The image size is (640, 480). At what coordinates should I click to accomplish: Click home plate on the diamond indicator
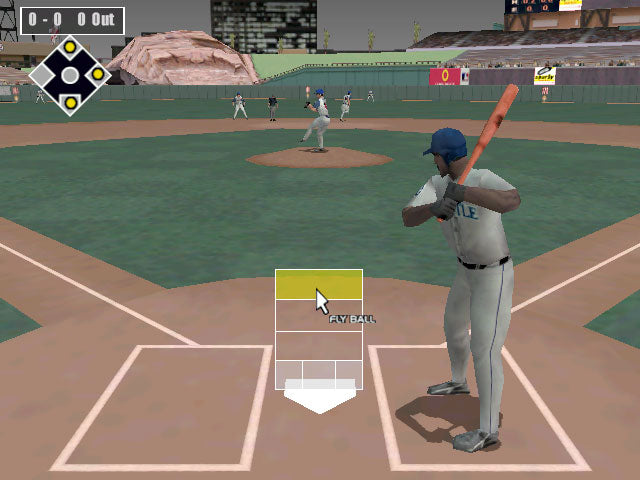[70, 102]
